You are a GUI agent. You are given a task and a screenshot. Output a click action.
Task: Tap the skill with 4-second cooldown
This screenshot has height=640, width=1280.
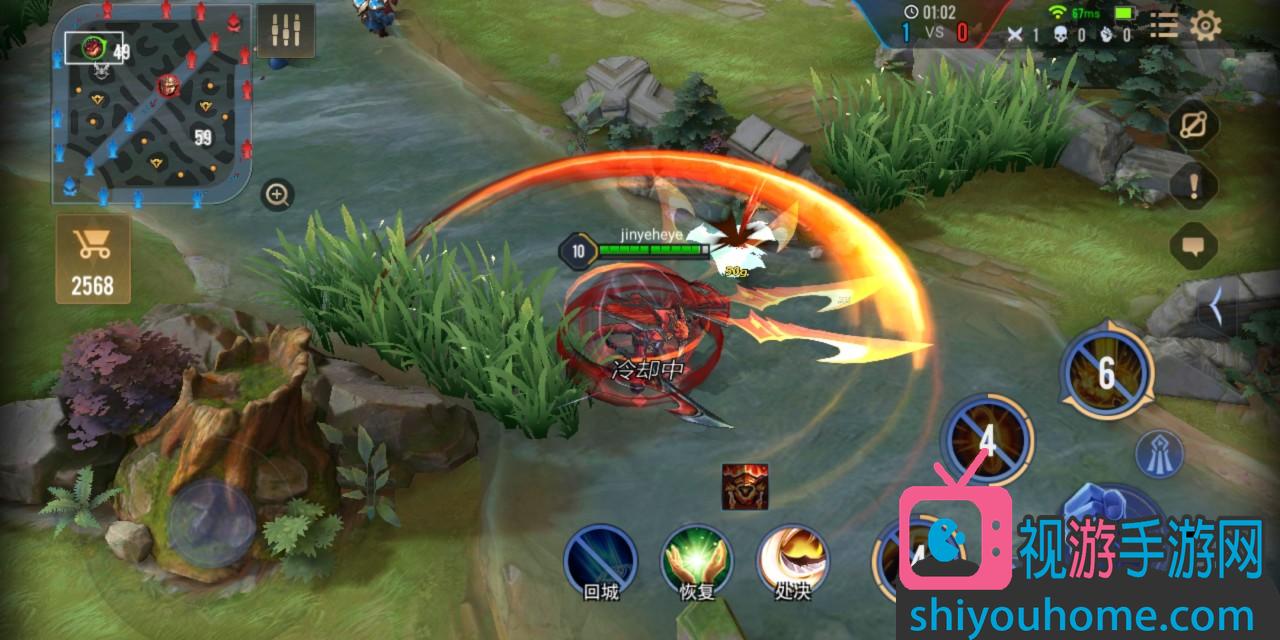point(986,440)
